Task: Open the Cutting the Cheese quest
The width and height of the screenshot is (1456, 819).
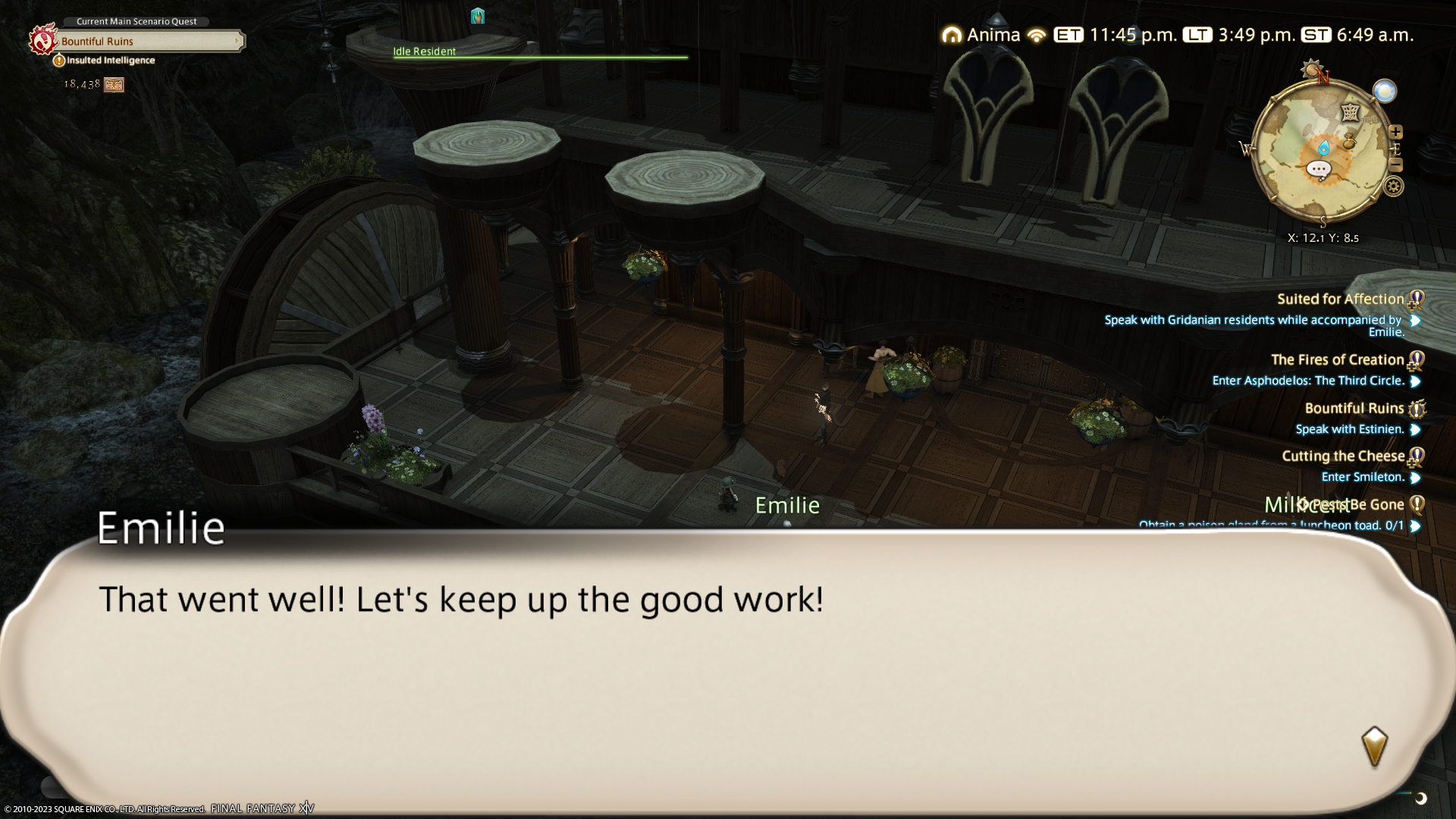Action: pos(1342,457)
